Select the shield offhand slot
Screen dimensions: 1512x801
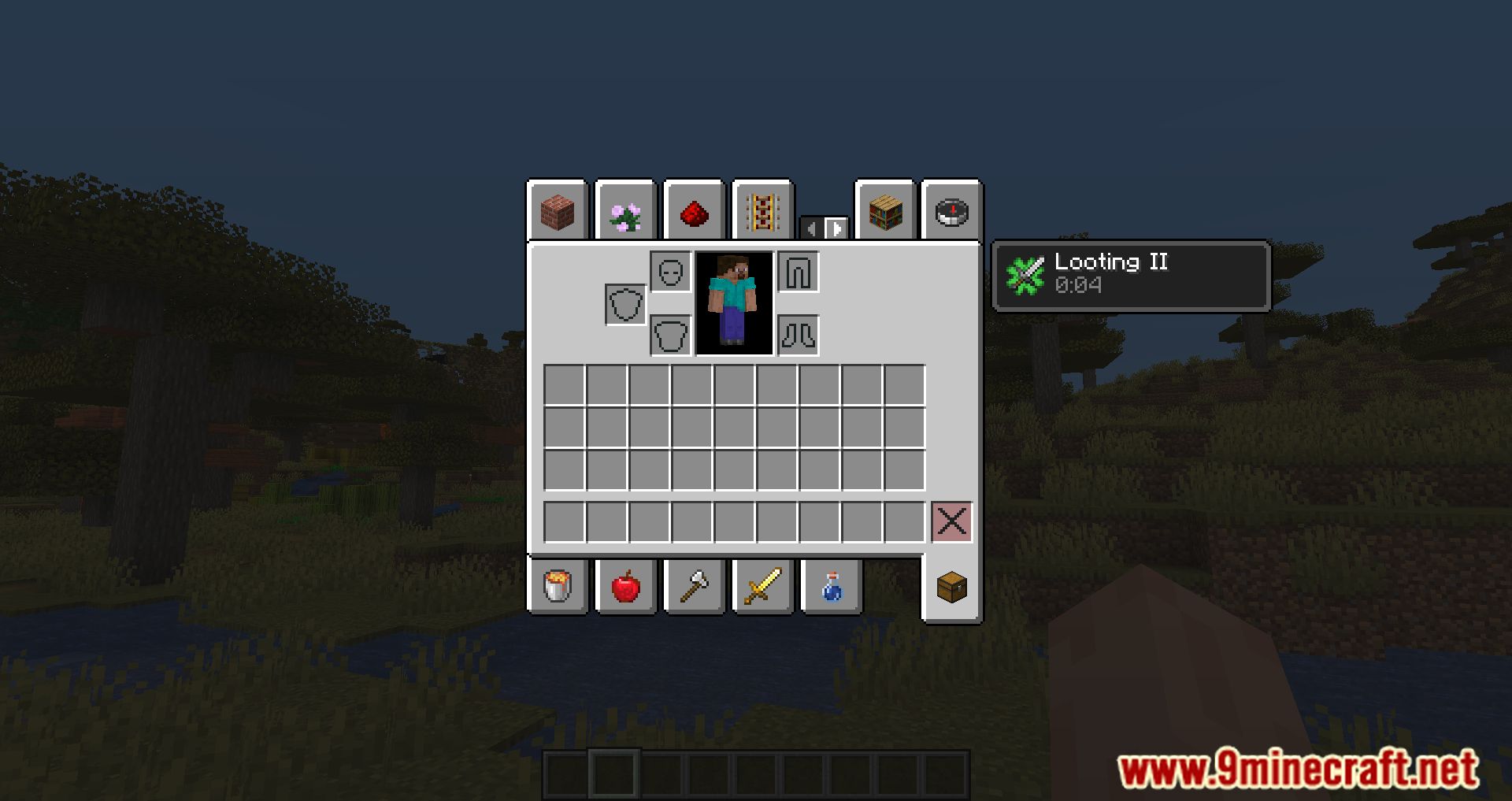pos(624,303)
